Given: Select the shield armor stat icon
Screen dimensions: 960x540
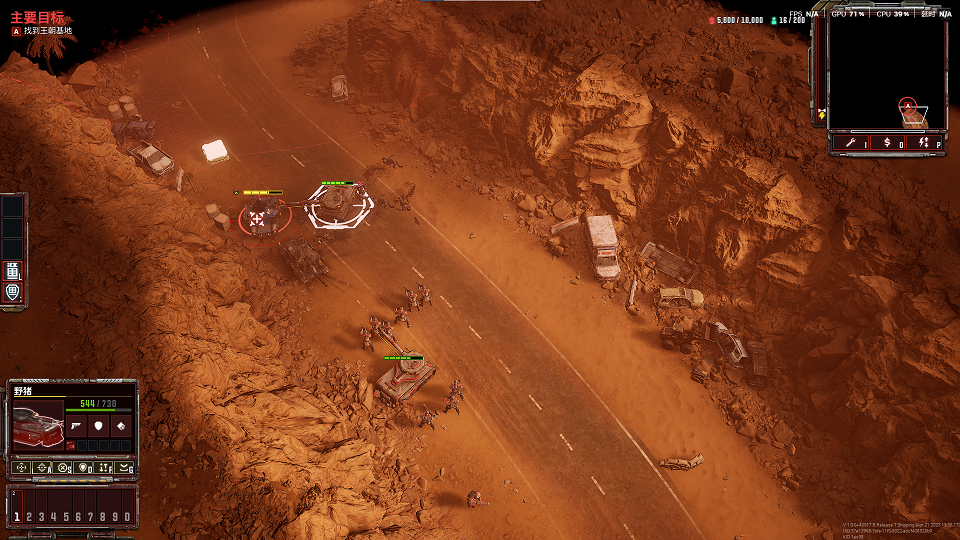Looking at the screenshot, I should click(x=98, y=425).
